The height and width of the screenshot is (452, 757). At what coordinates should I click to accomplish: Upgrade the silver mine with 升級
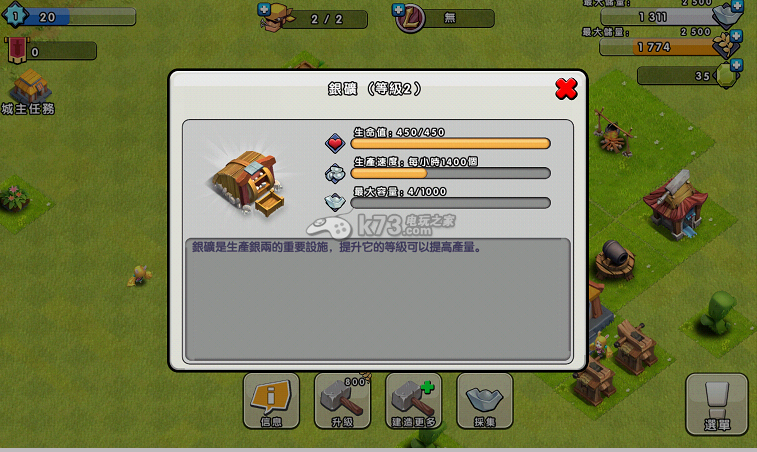click(x=342, y=402)
